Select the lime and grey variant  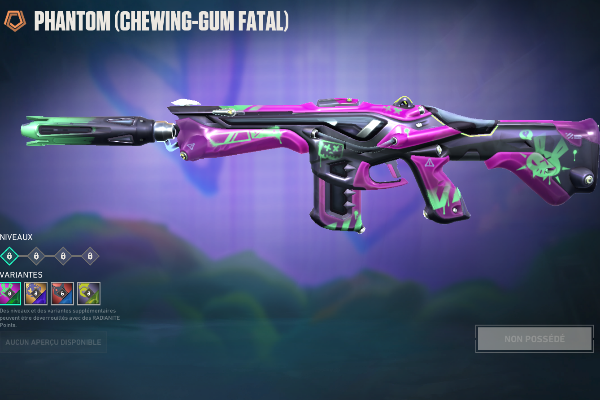(x=89, y=293)
